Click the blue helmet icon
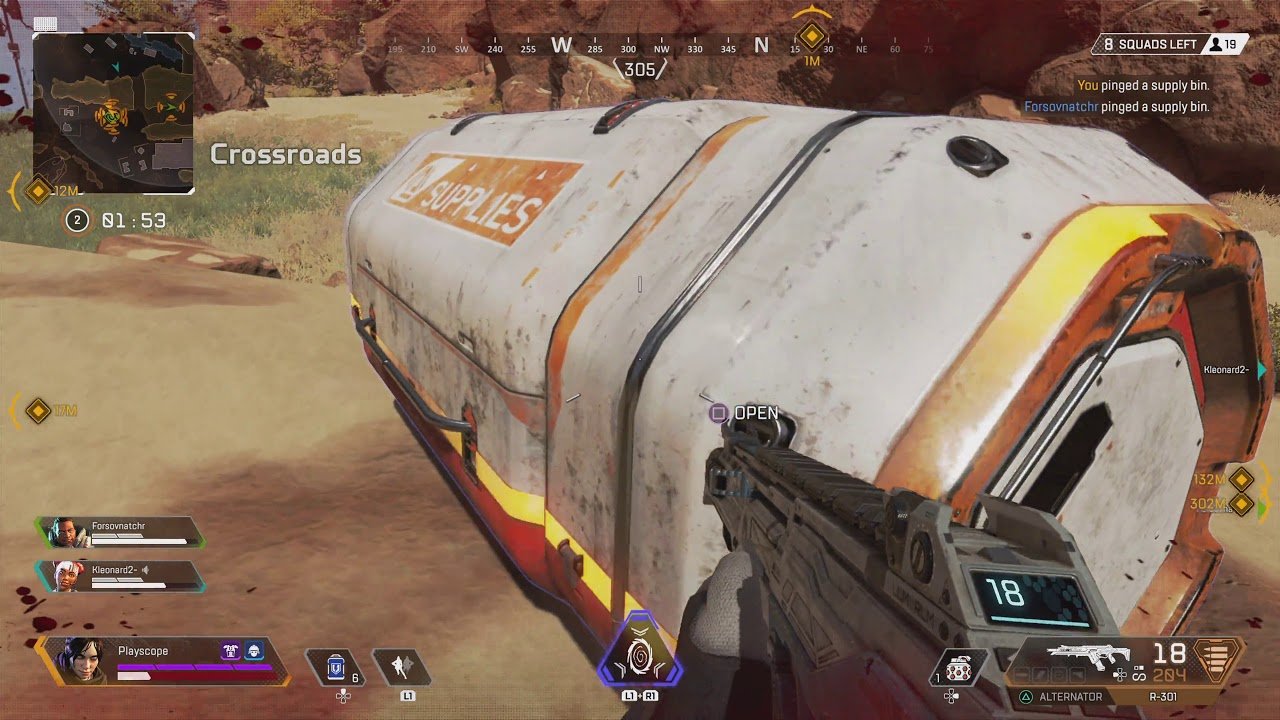Image resolution: width=1280 pixels, height=720 pixels. point(255,651)
